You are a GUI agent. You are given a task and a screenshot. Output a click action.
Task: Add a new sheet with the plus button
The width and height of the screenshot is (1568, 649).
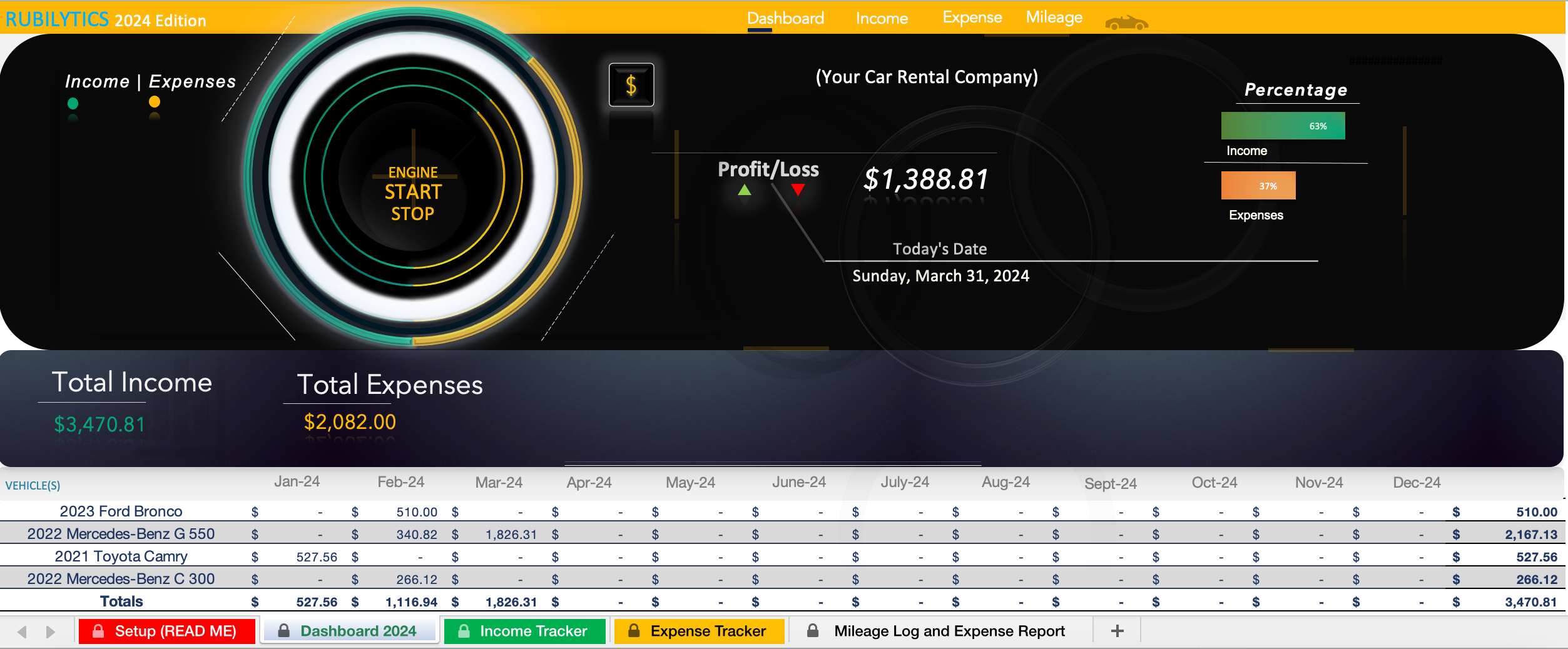click(1117, 631)
